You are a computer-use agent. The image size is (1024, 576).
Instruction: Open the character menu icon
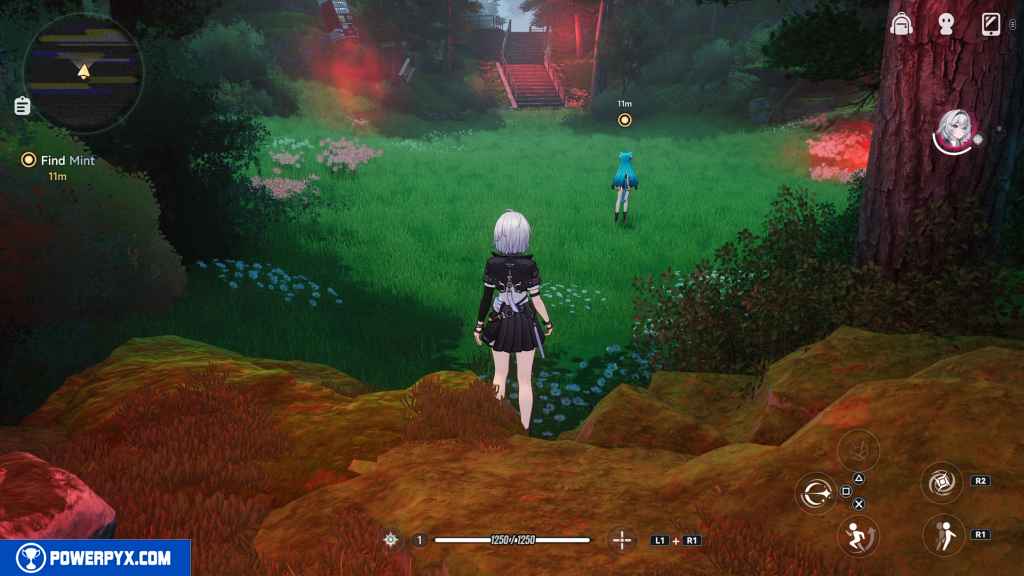(948, 24)
